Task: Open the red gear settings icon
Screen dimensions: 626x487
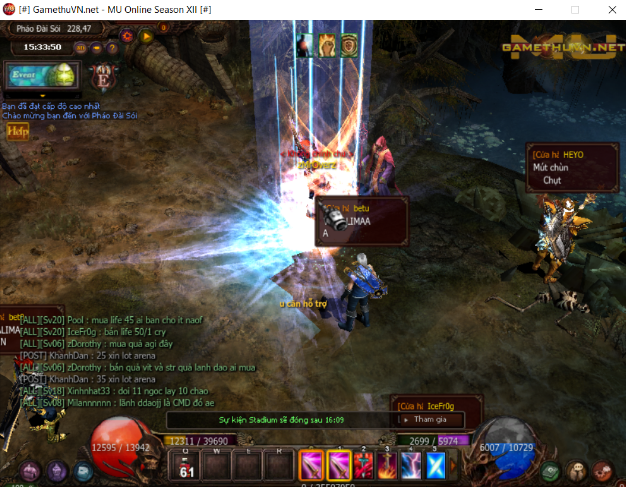Action: point(128,37)
